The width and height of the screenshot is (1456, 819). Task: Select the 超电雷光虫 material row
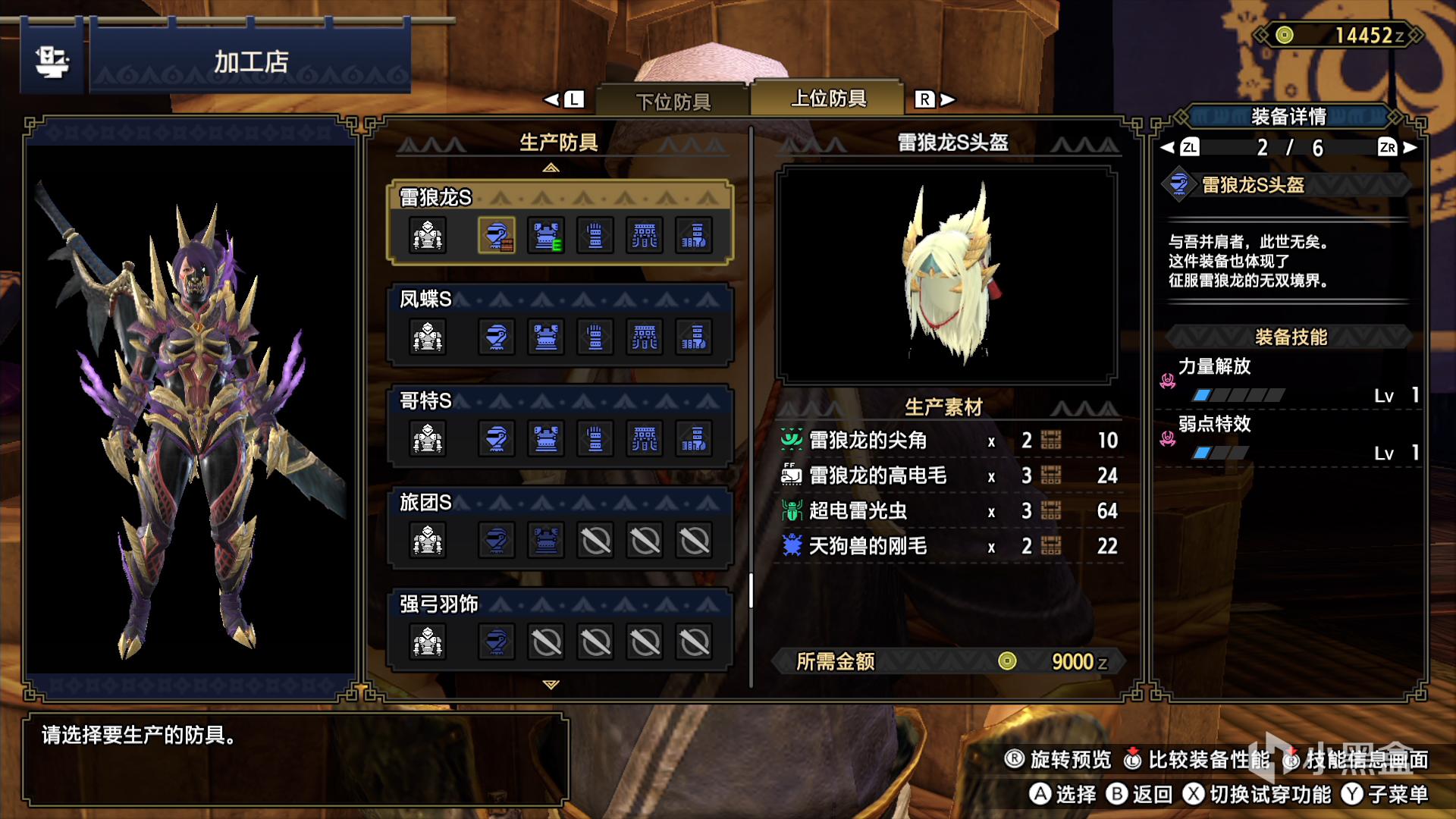click(949, 510)
